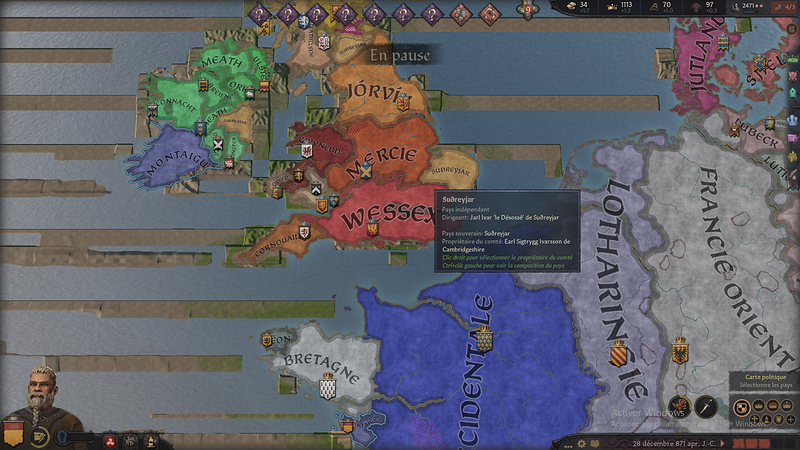The height and width of the screenshot is (450, 800).
Task: Open the dagger hostile scheme icon
Action: pyautogui.click(x=706, y=407)
